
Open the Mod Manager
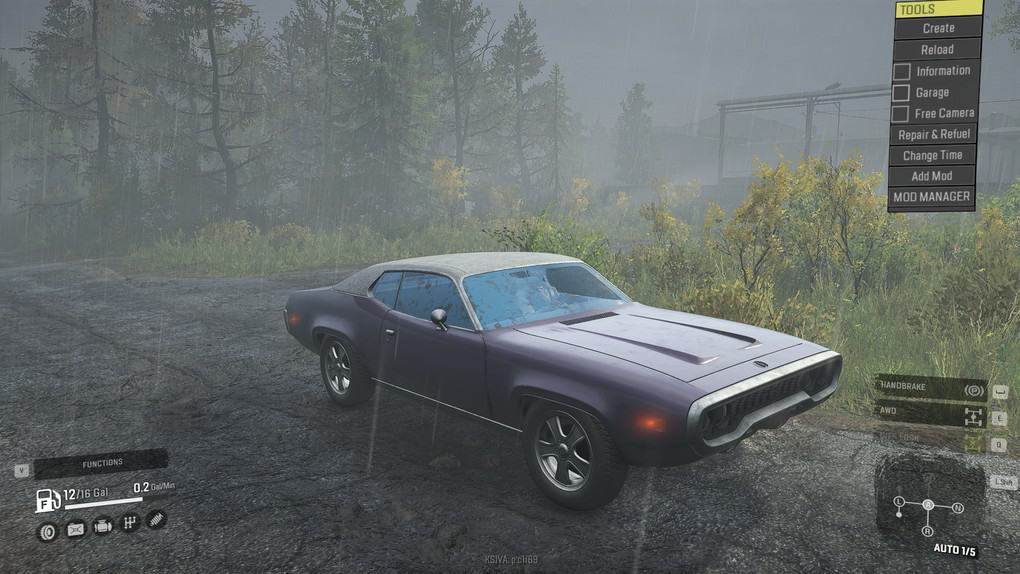tap(931, 197)
